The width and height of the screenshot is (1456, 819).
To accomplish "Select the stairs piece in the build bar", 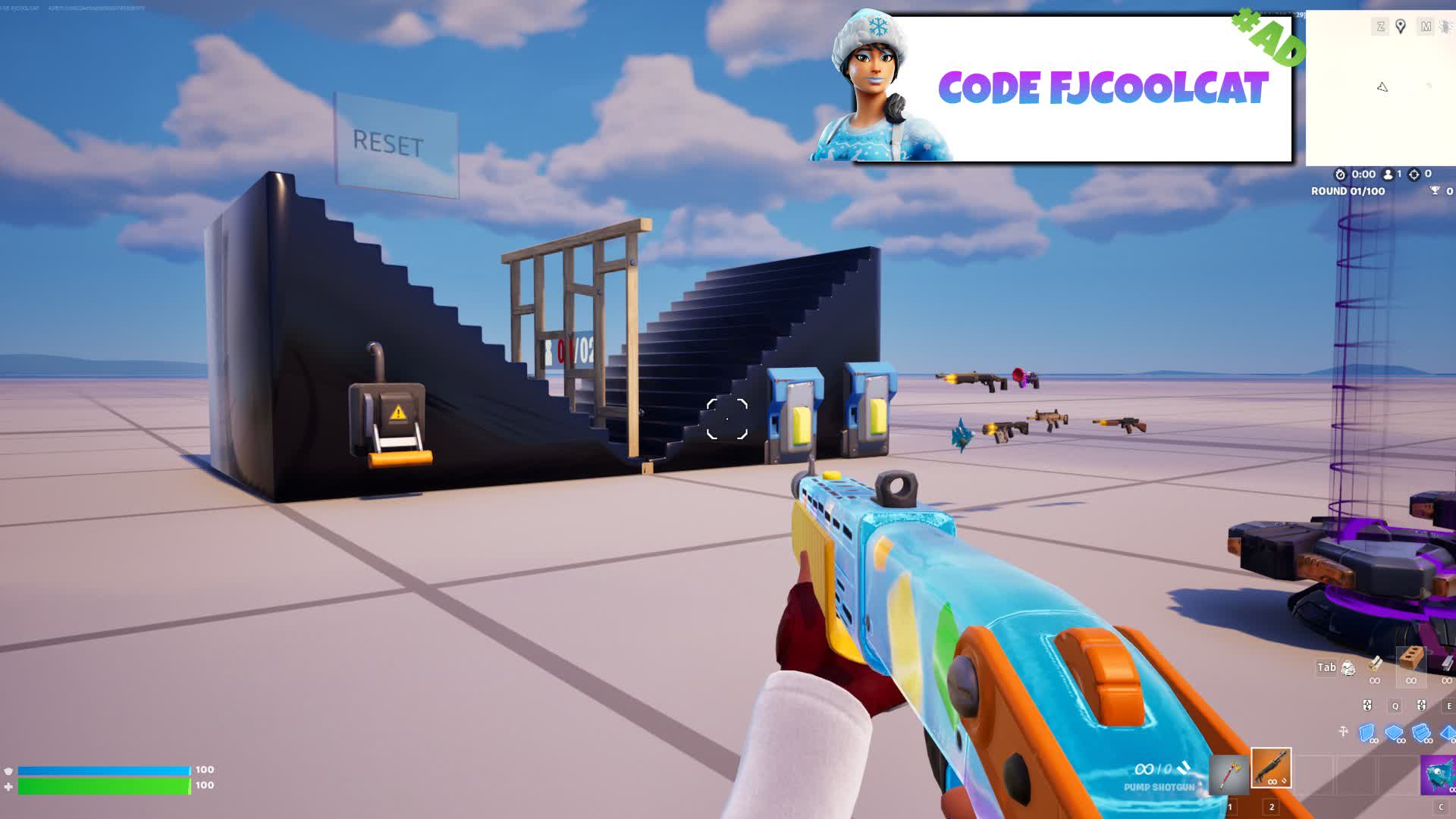I will point(1420,733).
